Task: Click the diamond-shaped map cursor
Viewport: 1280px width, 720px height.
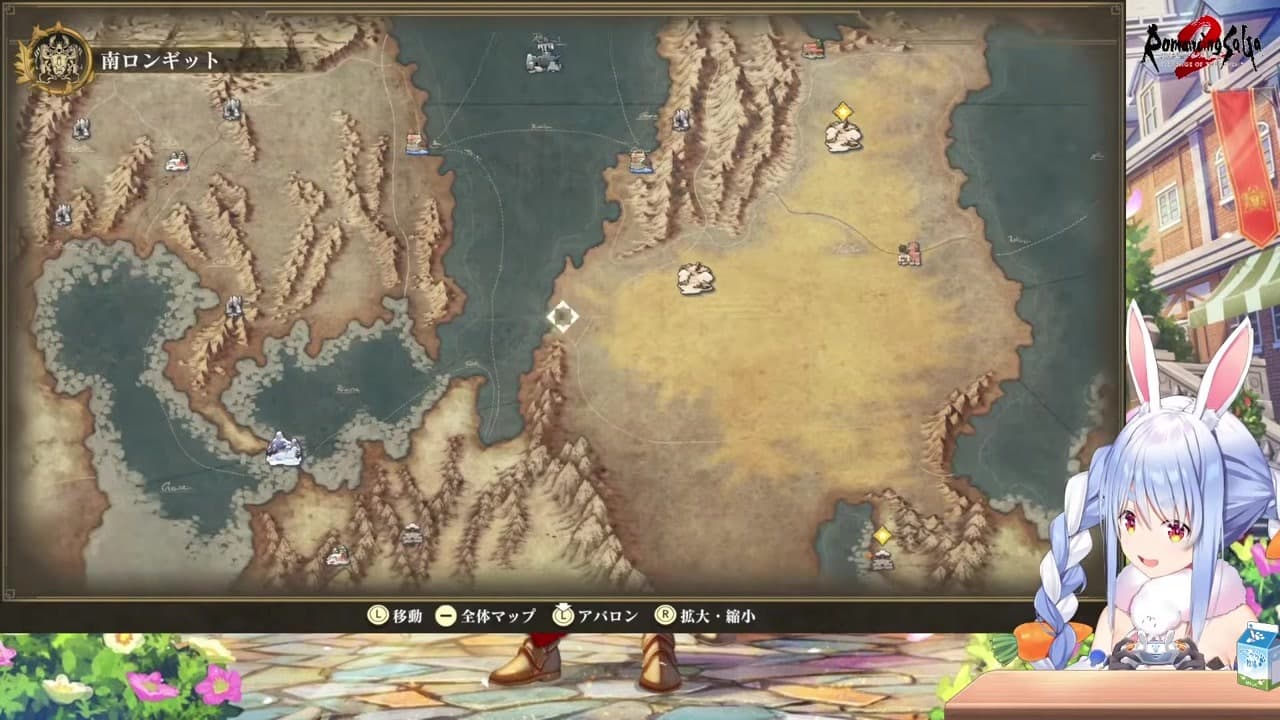Action: pos(564,316)
